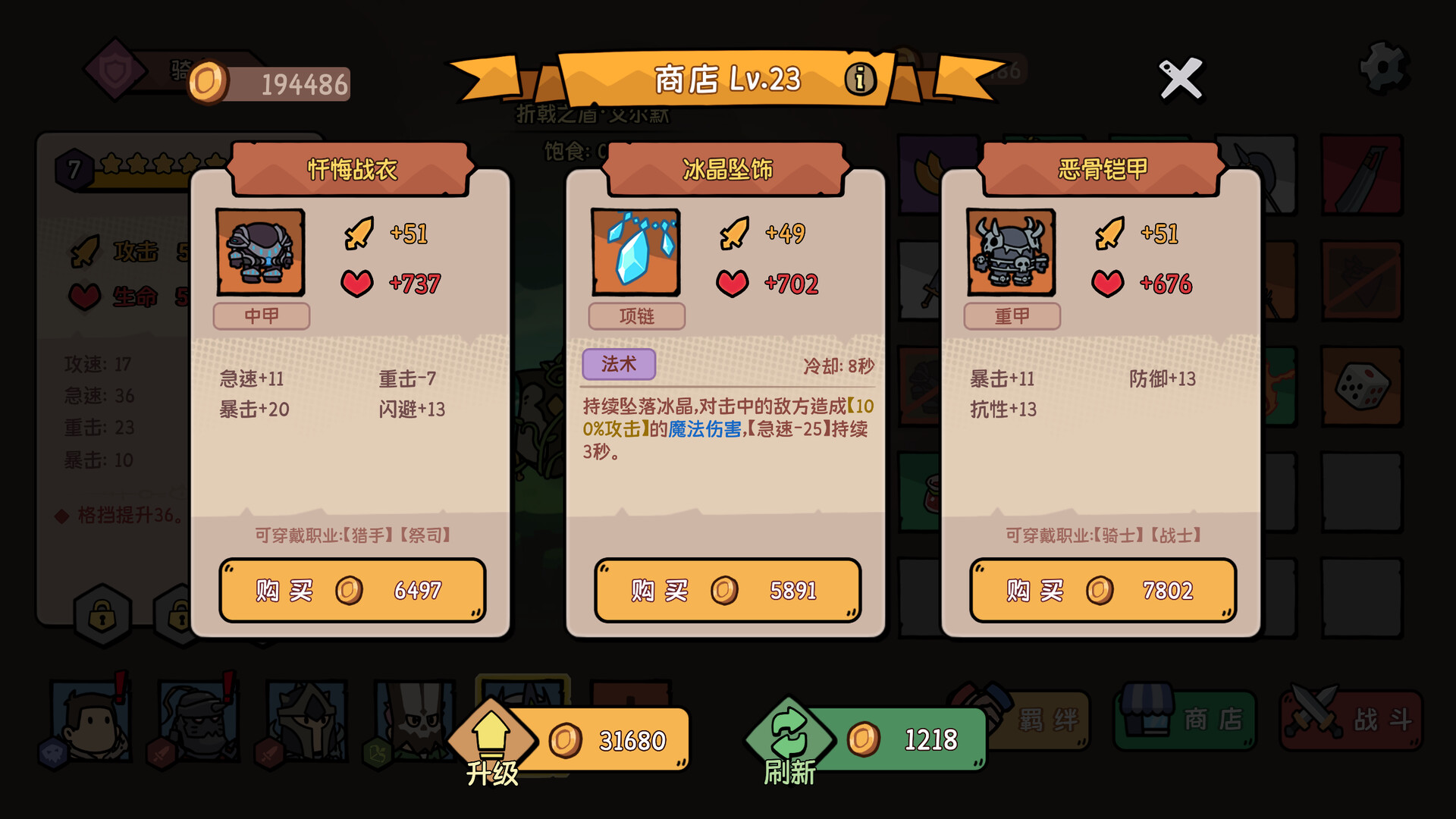Toggle the 法术 spell tag on 冰晶坠饰
The height and width of the screenshot is (819, 1456).
tap(619, 365)
